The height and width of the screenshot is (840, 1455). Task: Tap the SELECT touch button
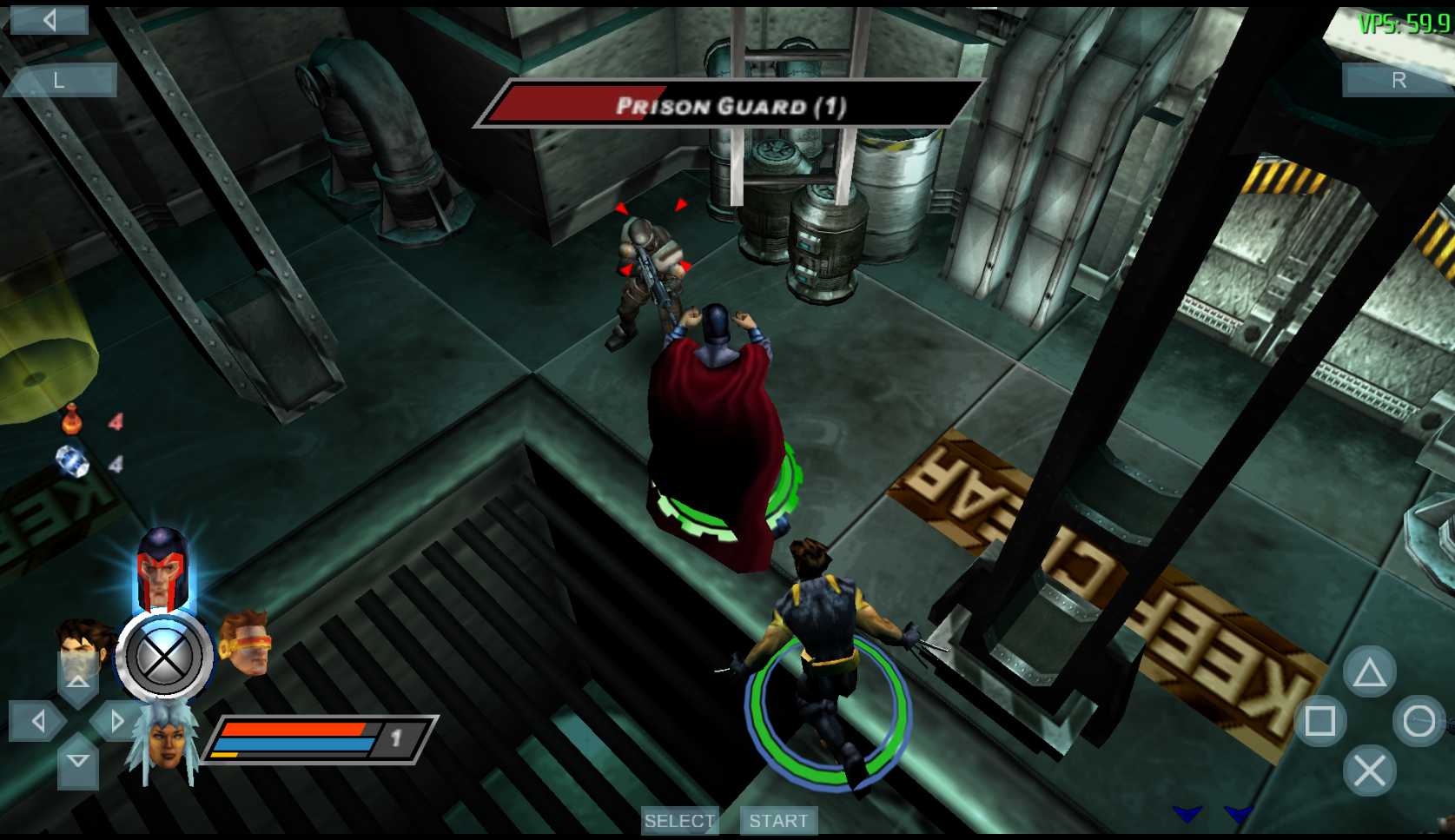[679, 821]
